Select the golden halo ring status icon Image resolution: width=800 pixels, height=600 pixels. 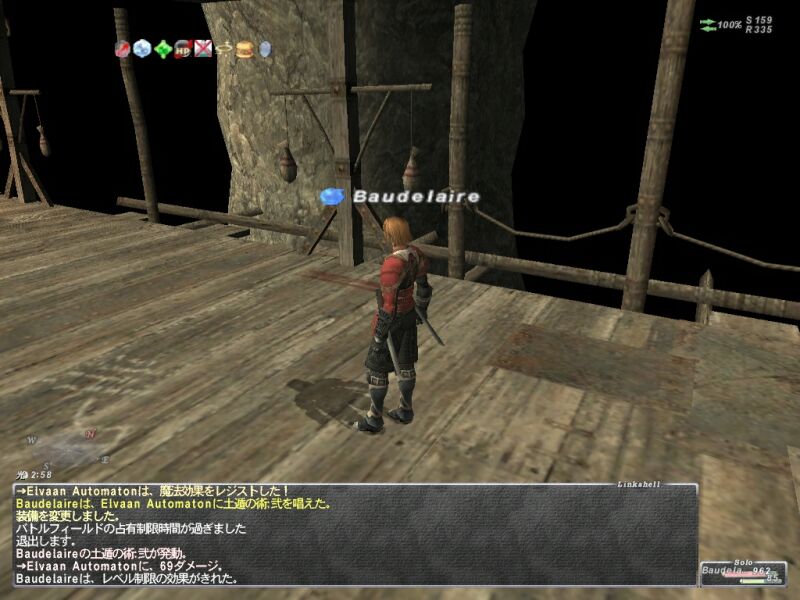click(223, 48)
